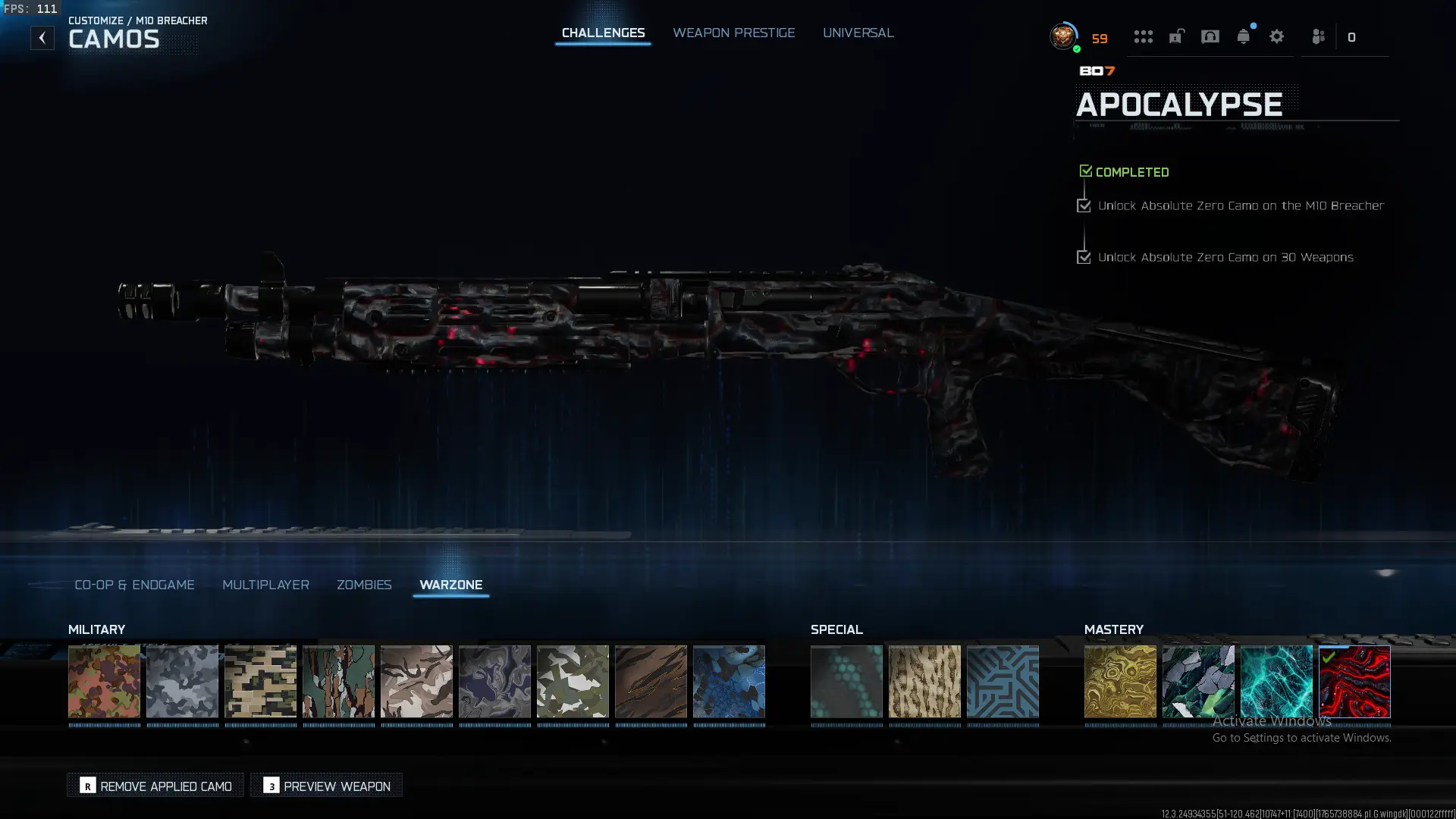Open the voice chat headset icon
The width and height of the screenshot is (1456, 819).
(x=1210, y=36)
